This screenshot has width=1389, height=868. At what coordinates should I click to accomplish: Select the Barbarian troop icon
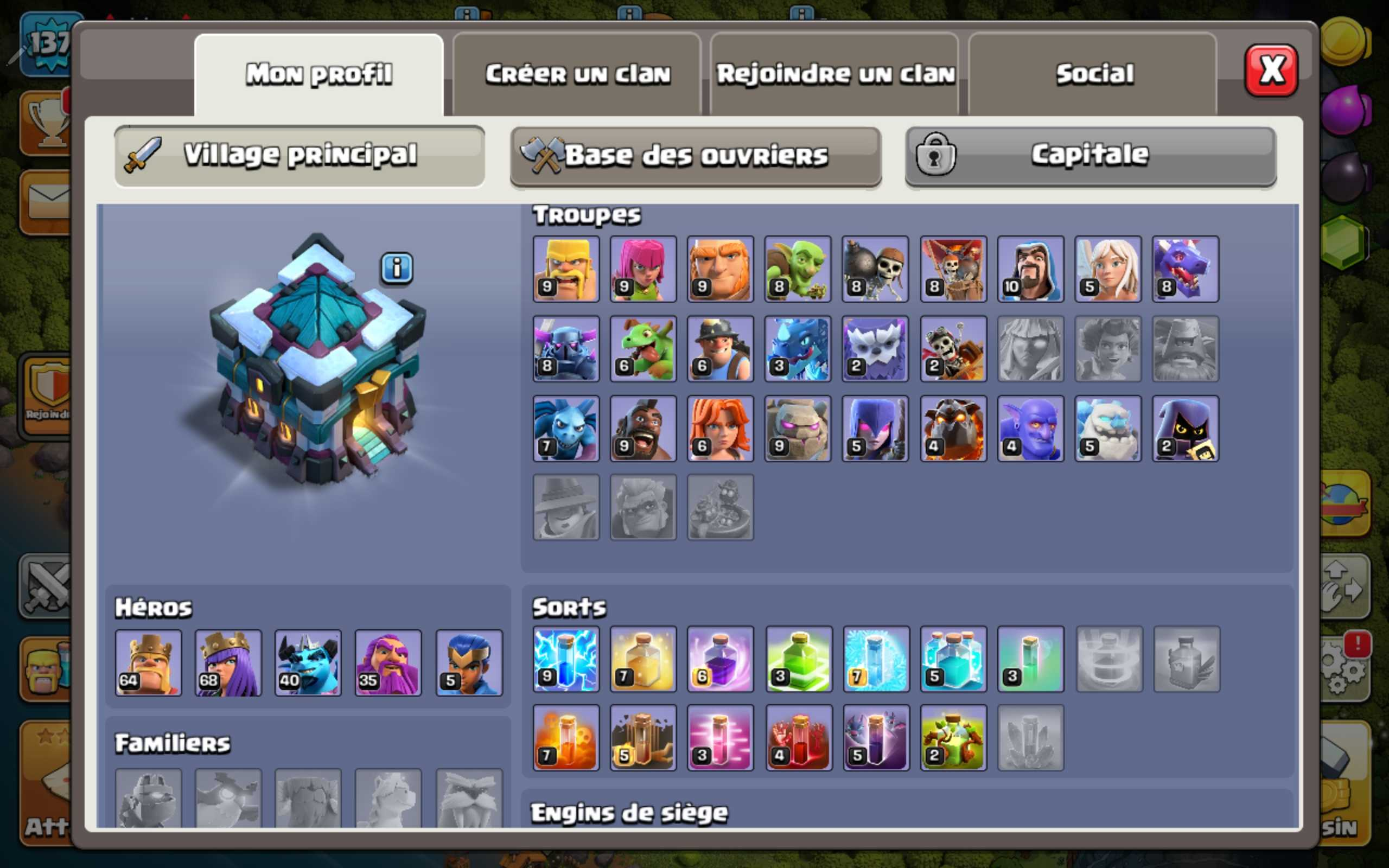(565, 269)
